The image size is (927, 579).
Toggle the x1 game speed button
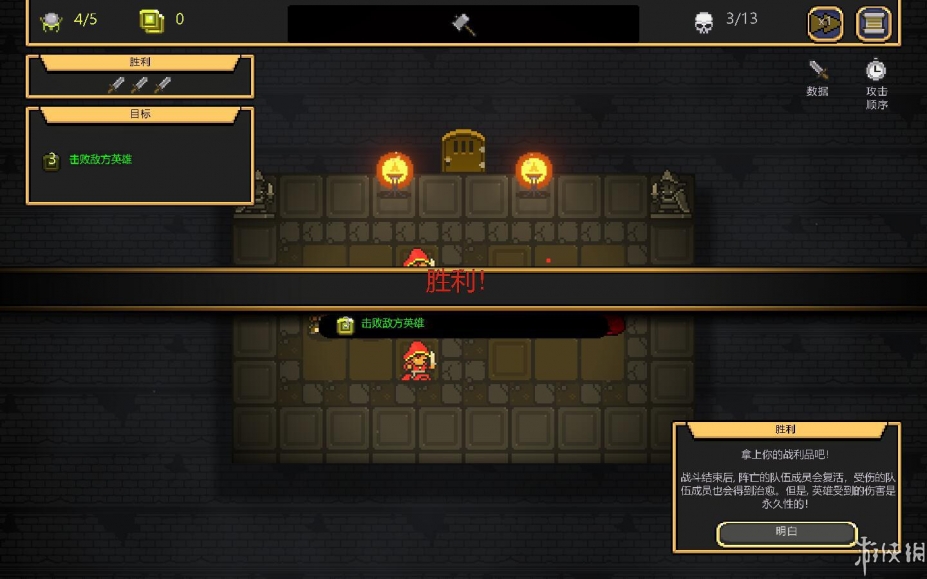pyautogui.click(x=825, y=24)
